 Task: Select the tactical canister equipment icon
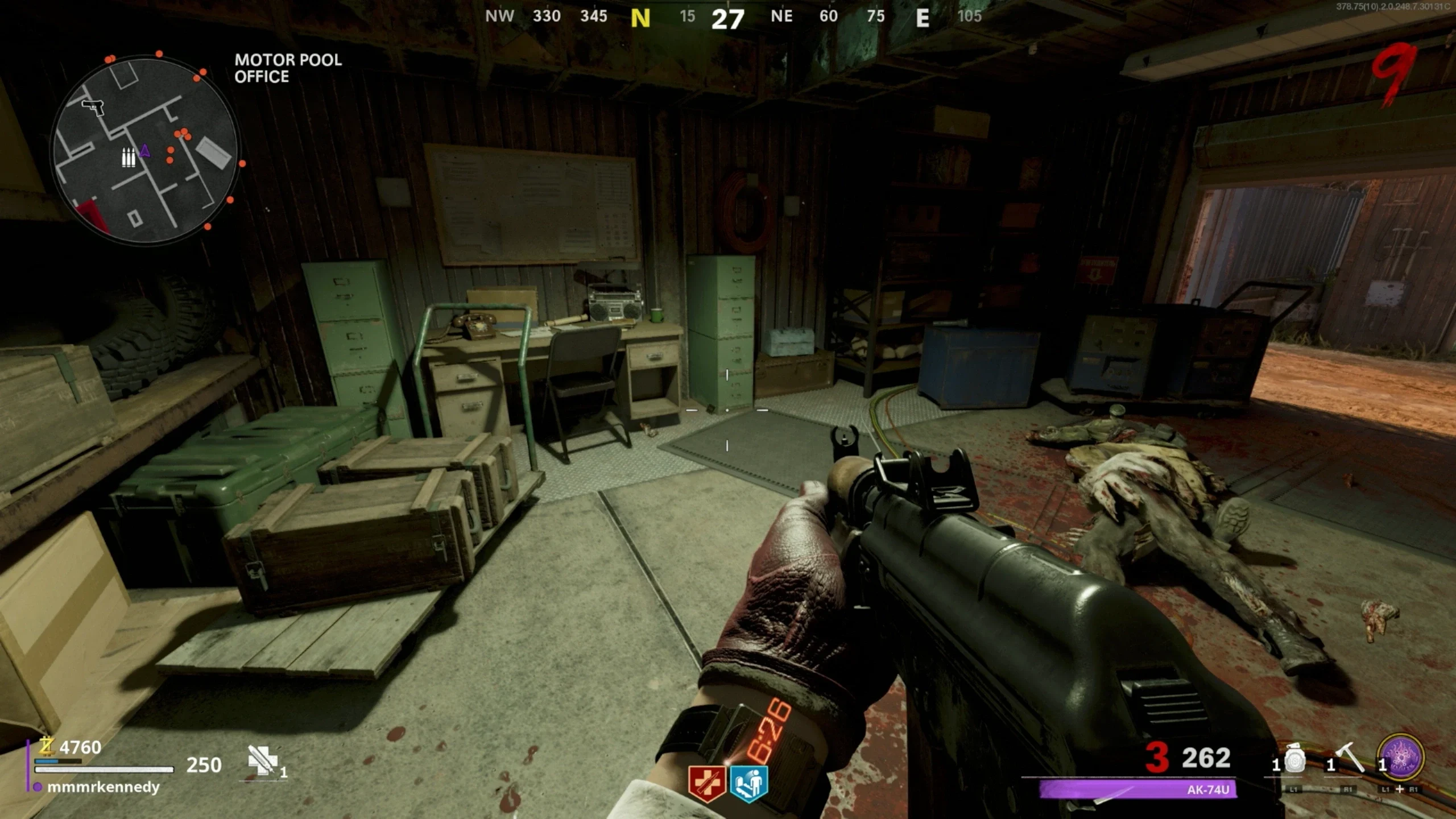1294,760
